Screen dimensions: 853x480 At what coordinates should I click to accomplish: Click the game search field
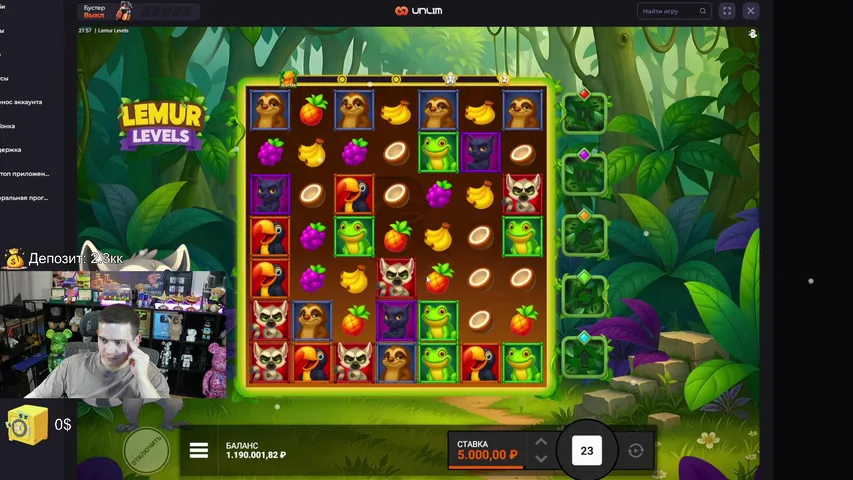point(674,11)
